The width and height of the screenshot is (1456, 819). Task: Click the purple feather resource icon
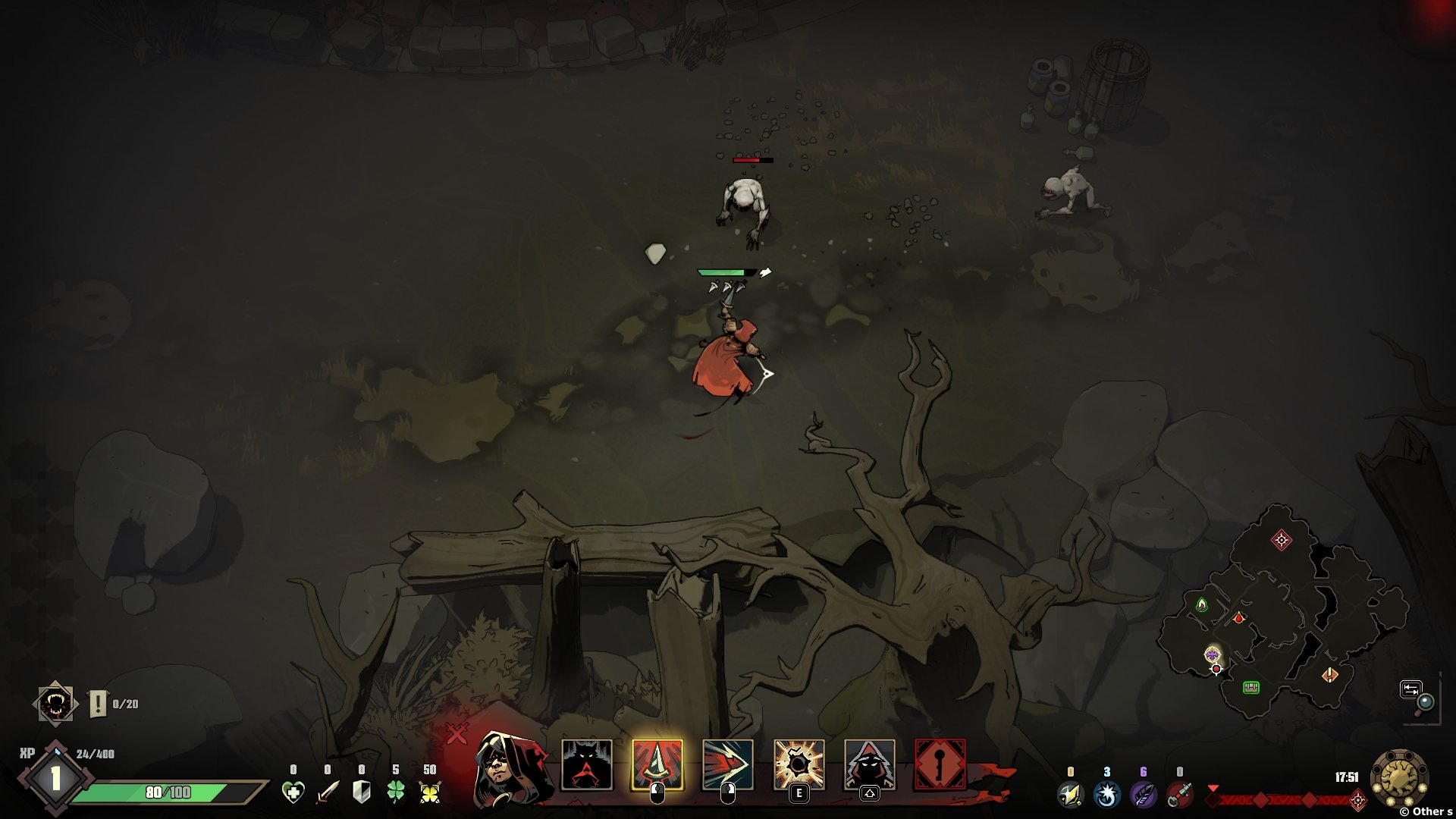coord(1143,794)
